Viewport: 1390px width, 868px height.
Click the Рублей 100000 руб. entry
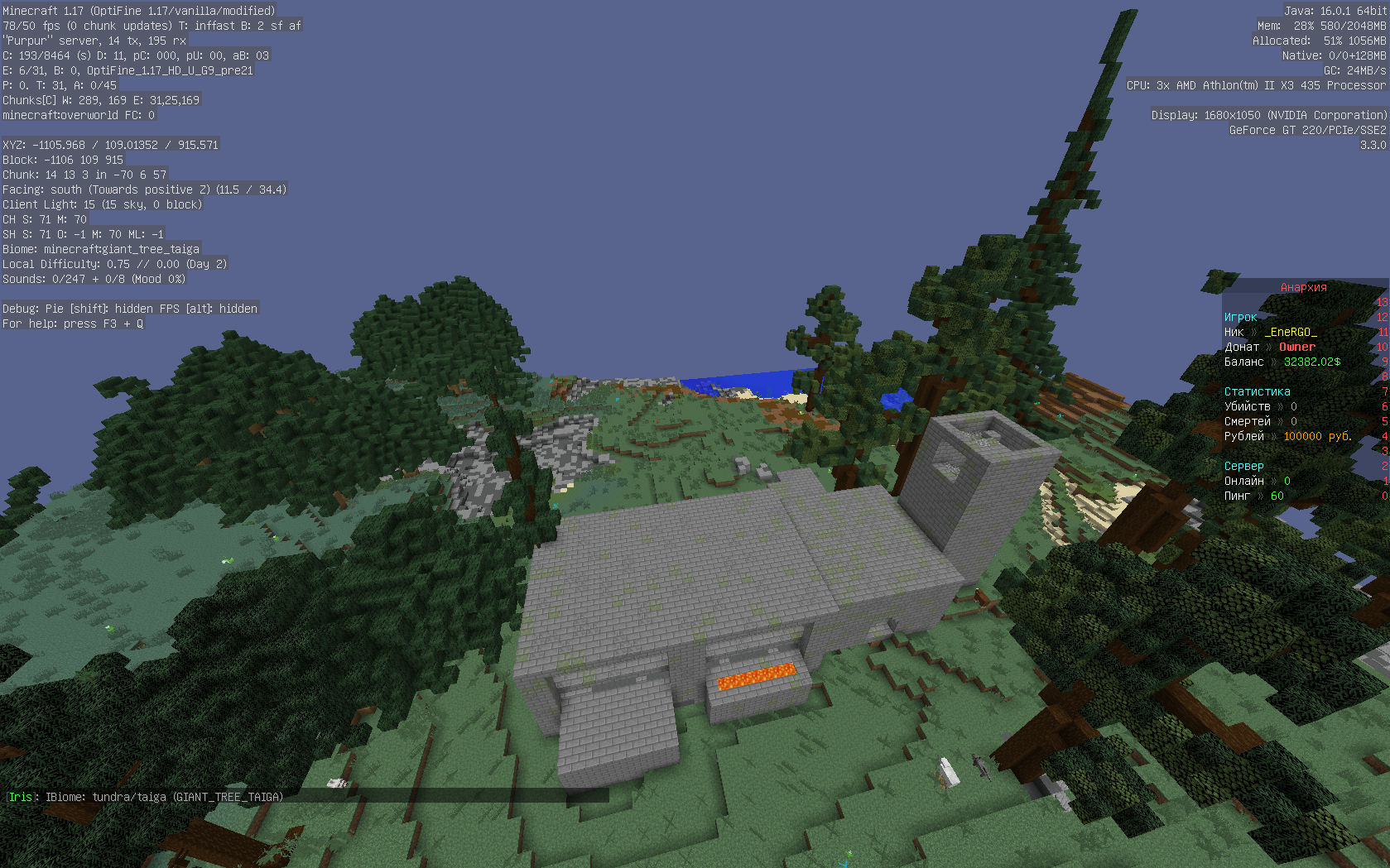click(x=1288, y=436)
